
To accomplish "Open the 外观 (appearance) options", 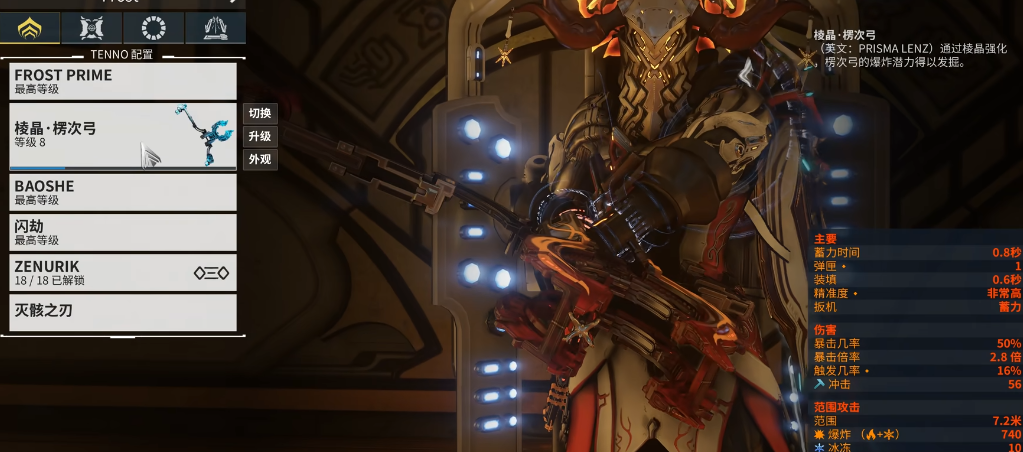I will (260, 159).
